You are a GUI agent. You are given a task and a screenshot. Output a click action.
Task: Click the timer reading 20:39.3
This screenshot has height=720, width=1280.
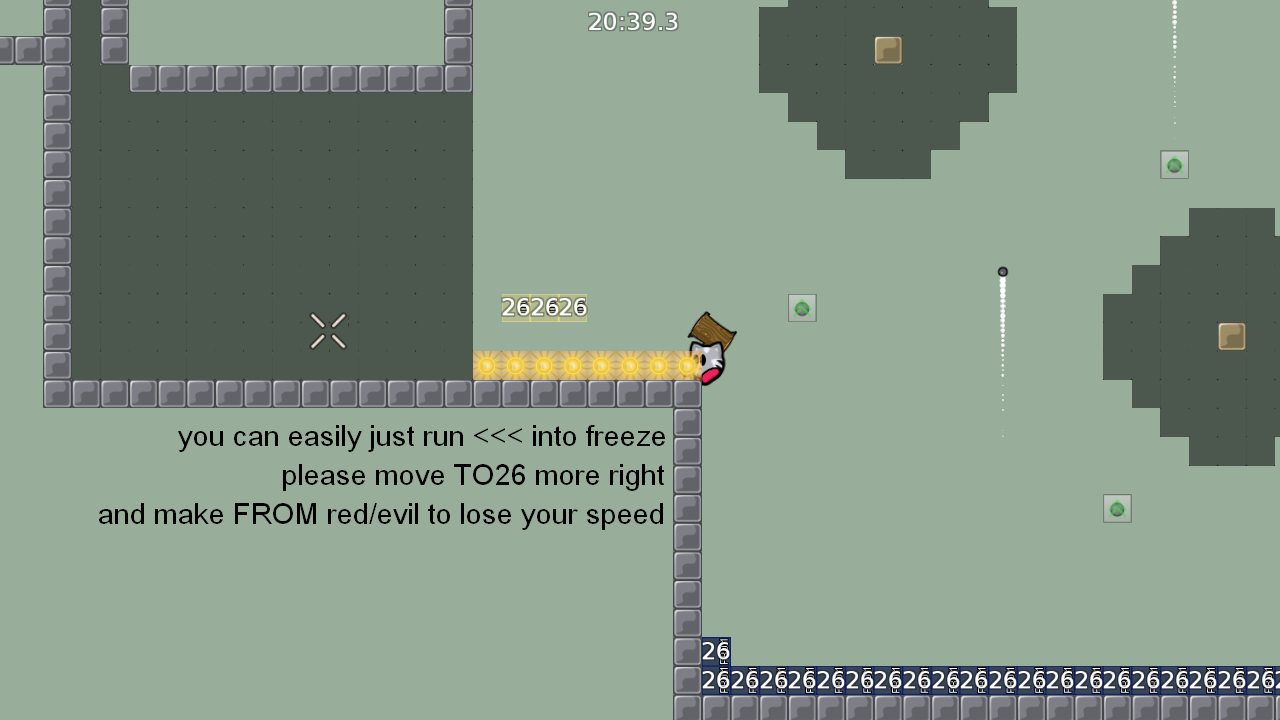(x=633, y=21)
